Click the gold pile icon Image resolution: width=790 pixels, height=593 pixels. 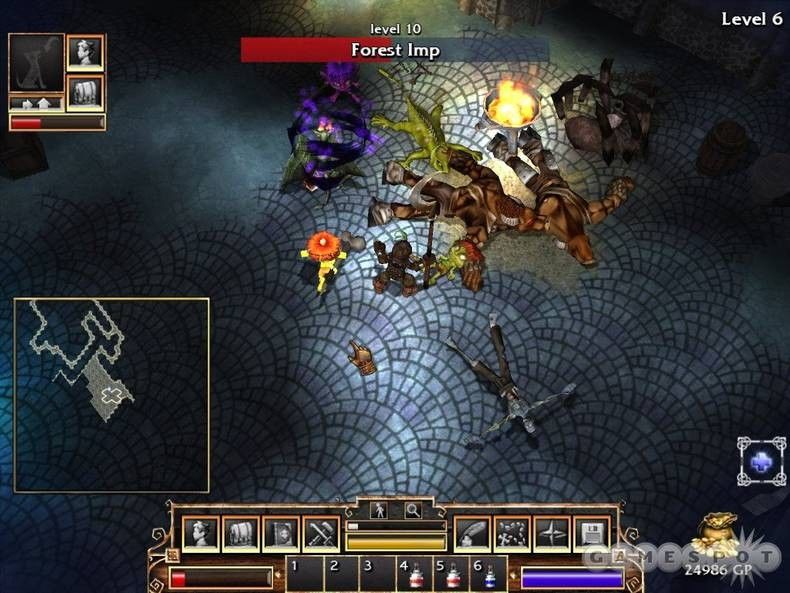click(x=717, y=531)
